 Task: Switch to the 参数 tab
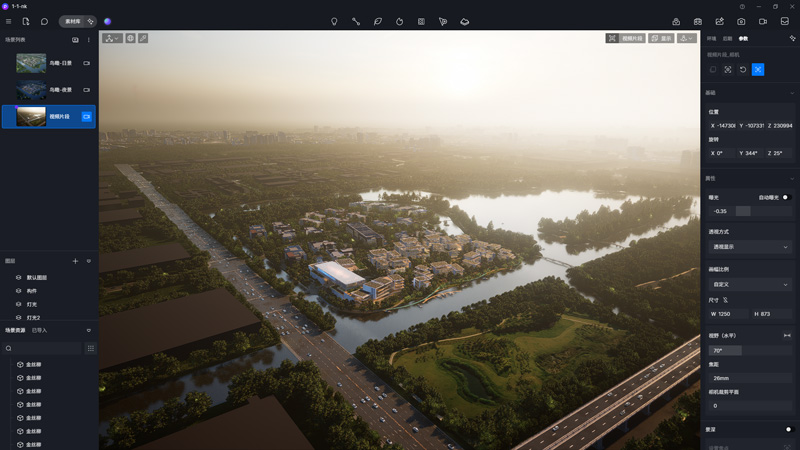743,38
